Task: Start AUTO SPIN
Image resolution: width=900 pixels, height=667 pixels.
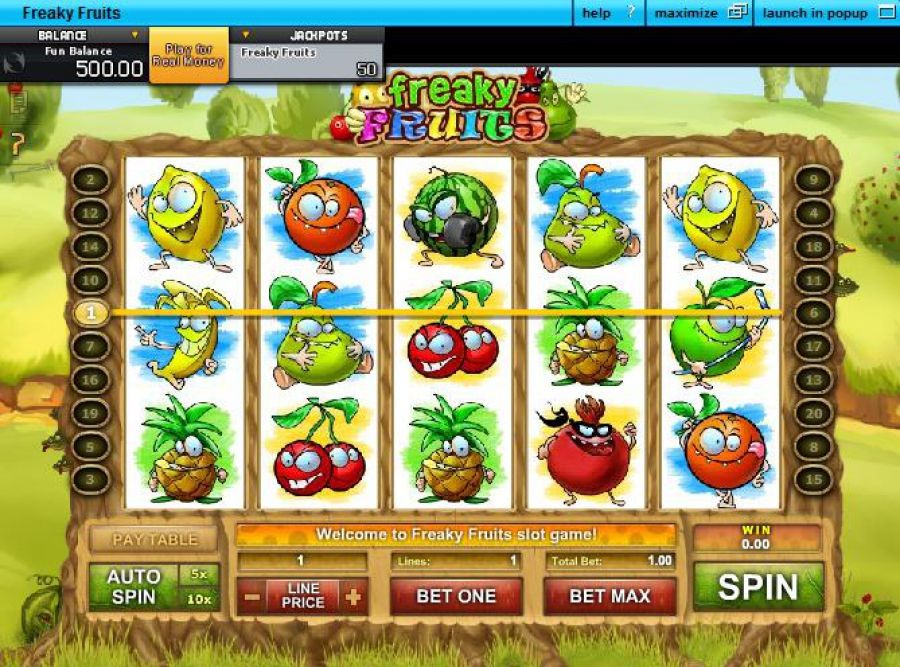Action: 133,587
